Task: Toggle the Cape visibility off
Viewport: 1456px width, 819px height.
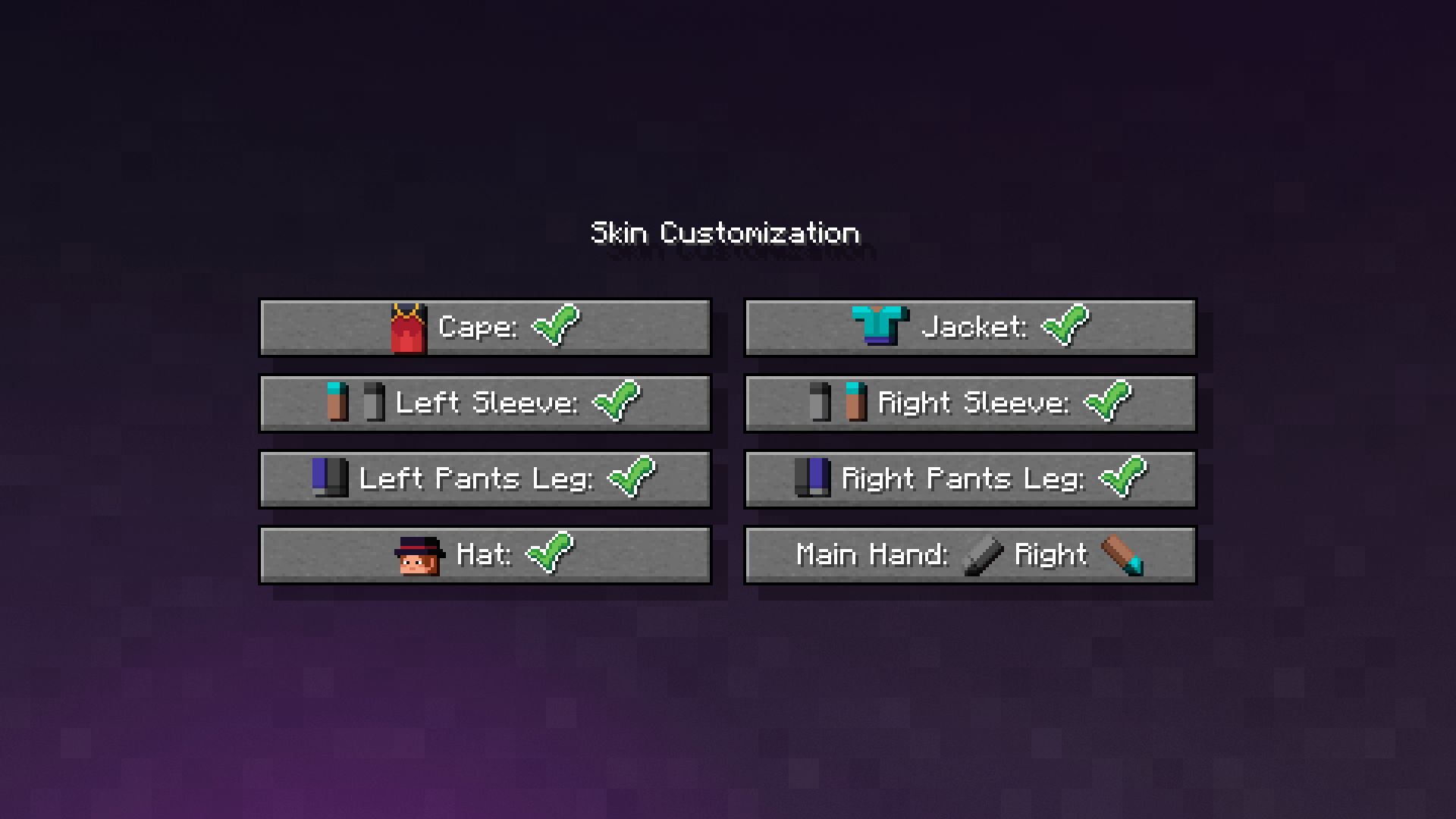Action: tap(485, 327)
